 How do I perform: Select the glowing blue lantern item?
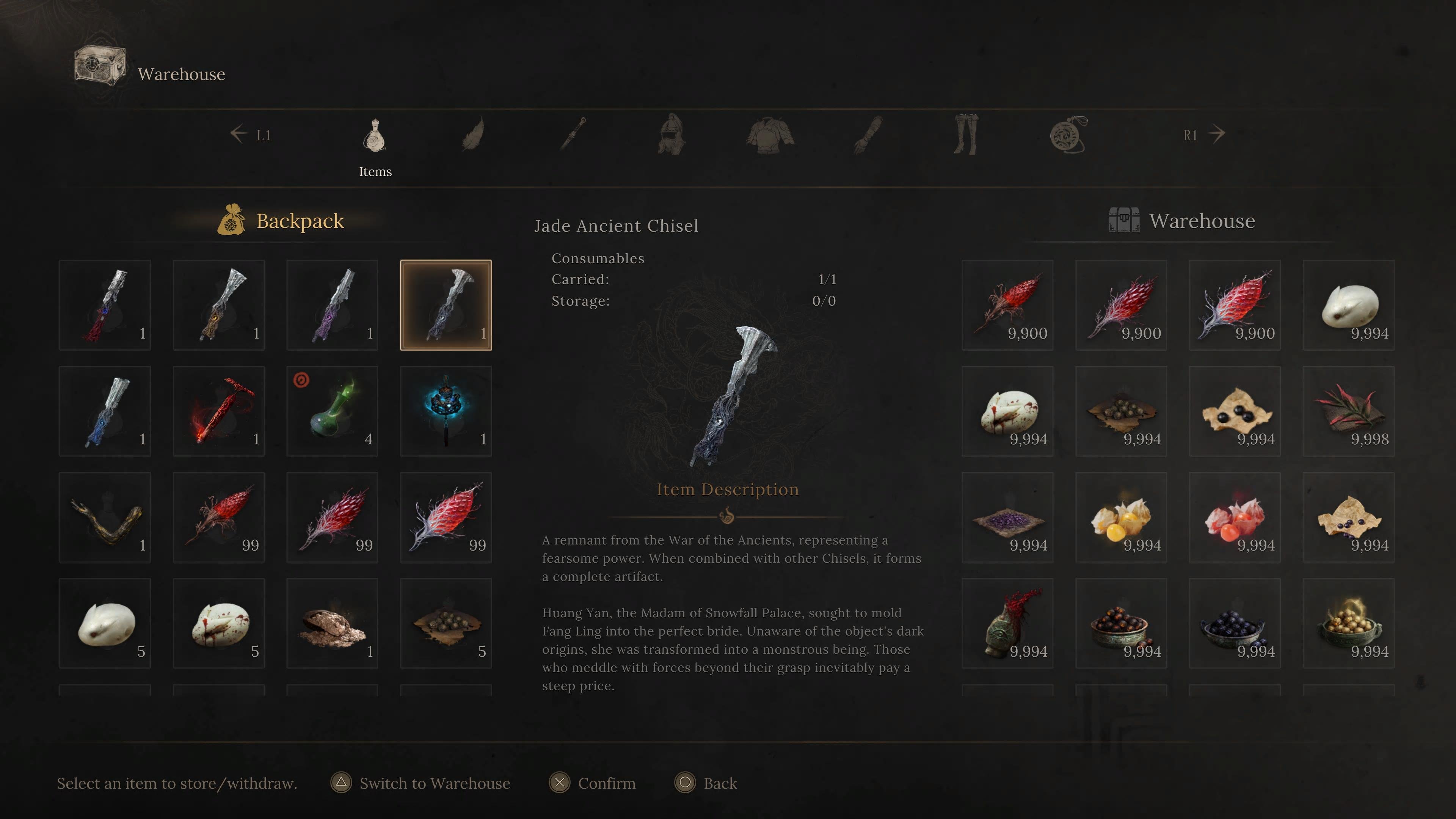click(x=446, y=411)
